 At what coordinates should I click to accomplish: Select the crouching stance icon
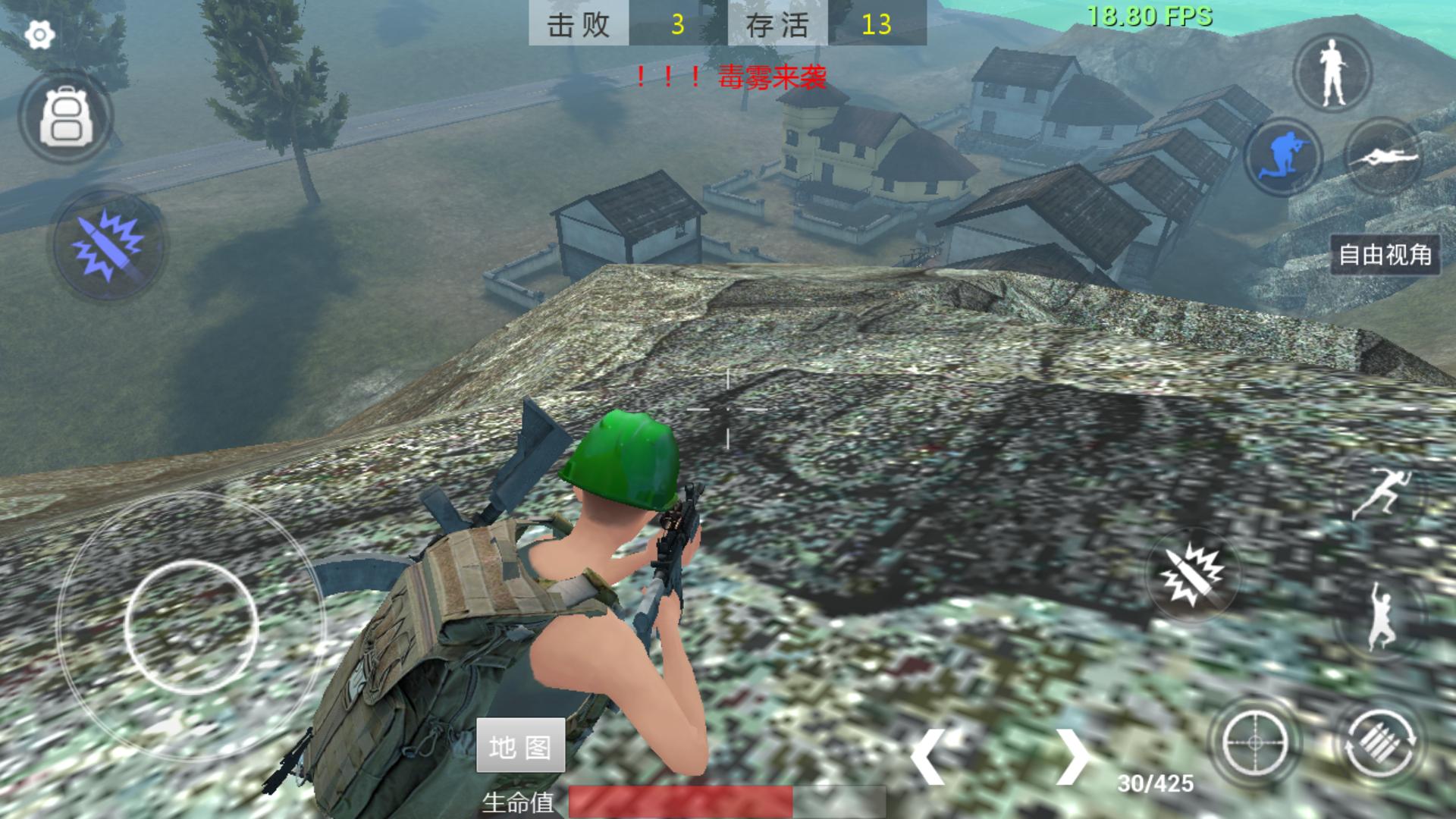point(1283,155)
